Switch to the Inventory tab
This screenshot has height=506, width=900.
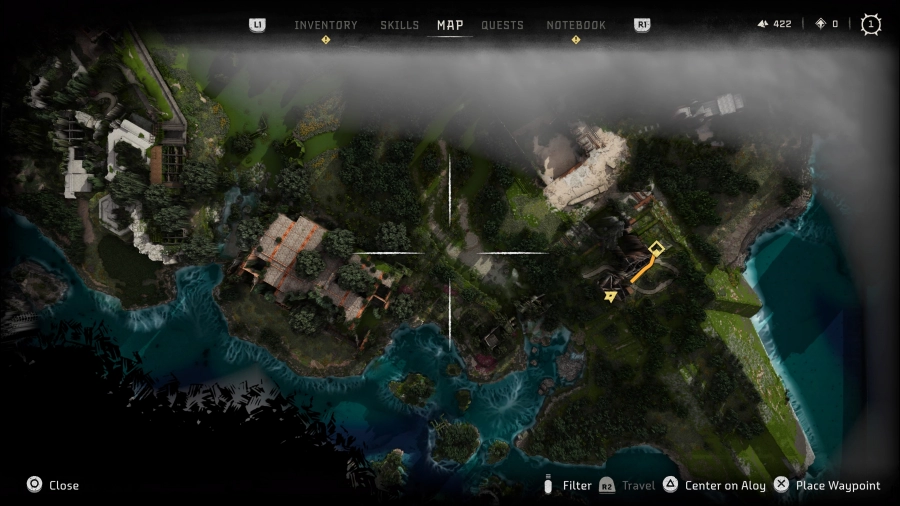[x=325, y=25]
